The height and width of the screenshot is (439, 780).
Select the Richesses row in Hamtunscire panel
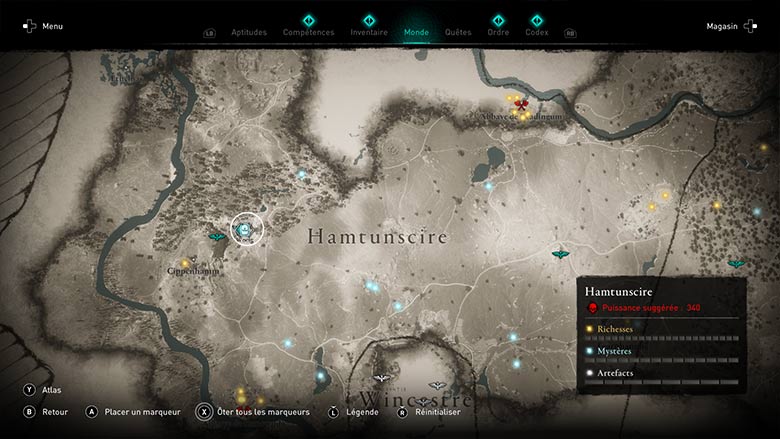[x=662, y=329]
